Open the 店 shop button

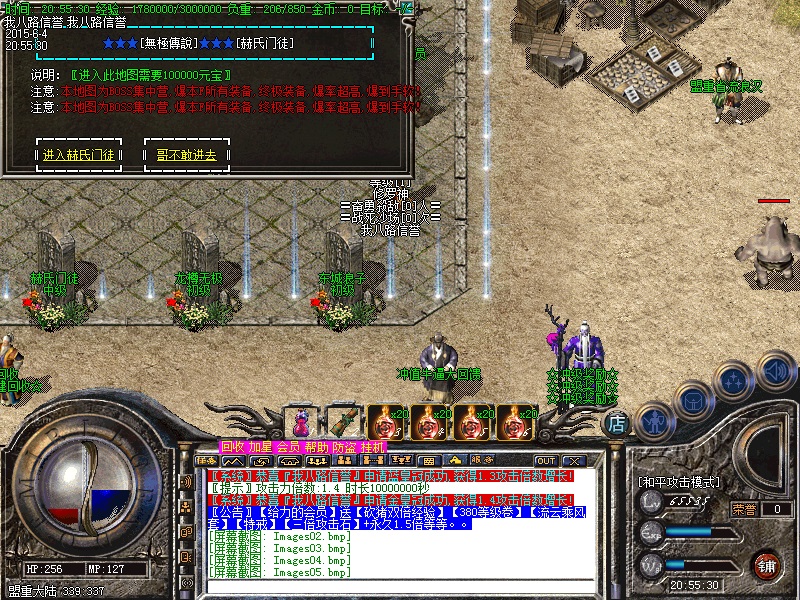point(618,424)
